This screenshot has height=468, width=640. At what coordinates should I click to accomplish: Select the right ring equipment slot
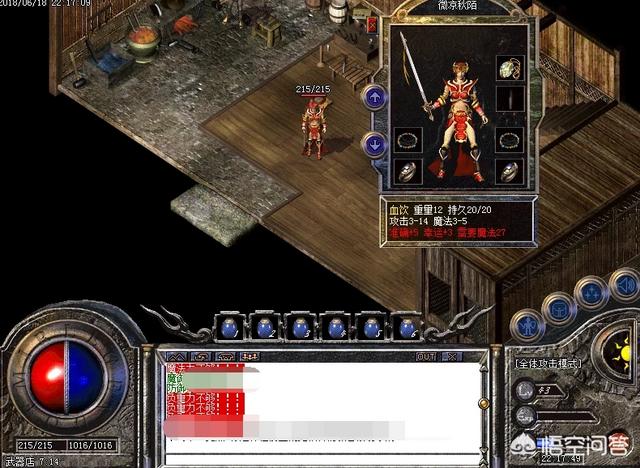coord(510,172)
